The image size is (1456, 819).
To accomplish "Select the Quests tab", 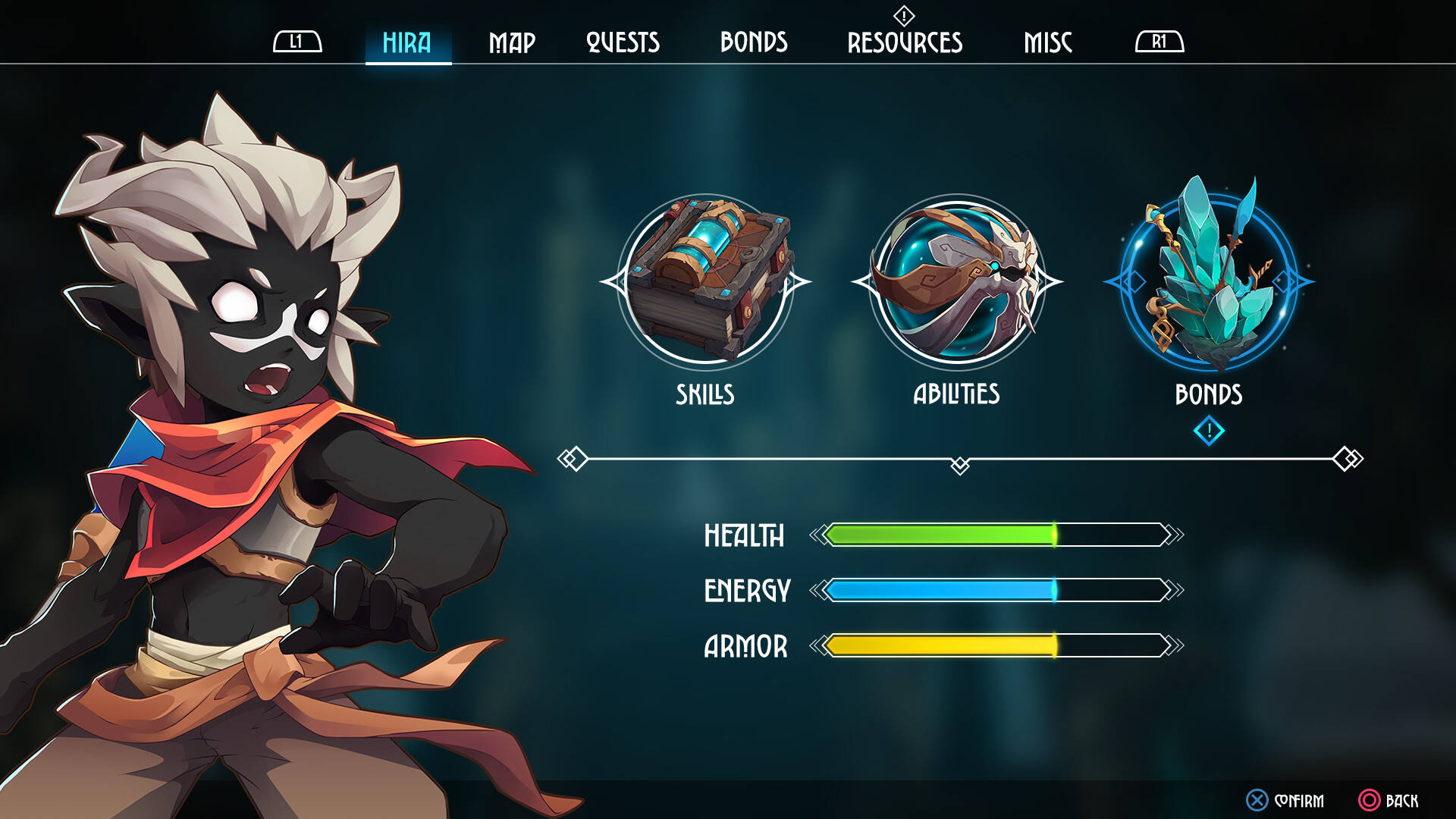I will click(x=623, y=42).
